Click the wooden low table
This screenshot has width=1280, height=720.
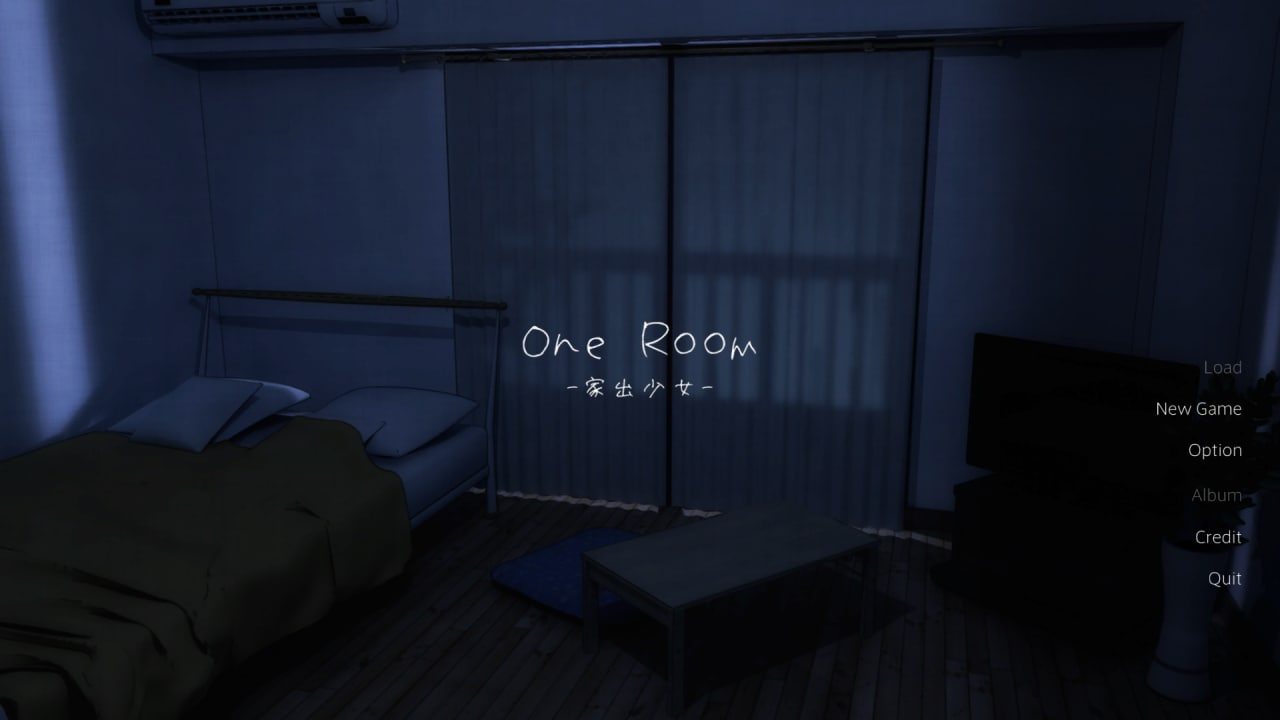point(730,570)
